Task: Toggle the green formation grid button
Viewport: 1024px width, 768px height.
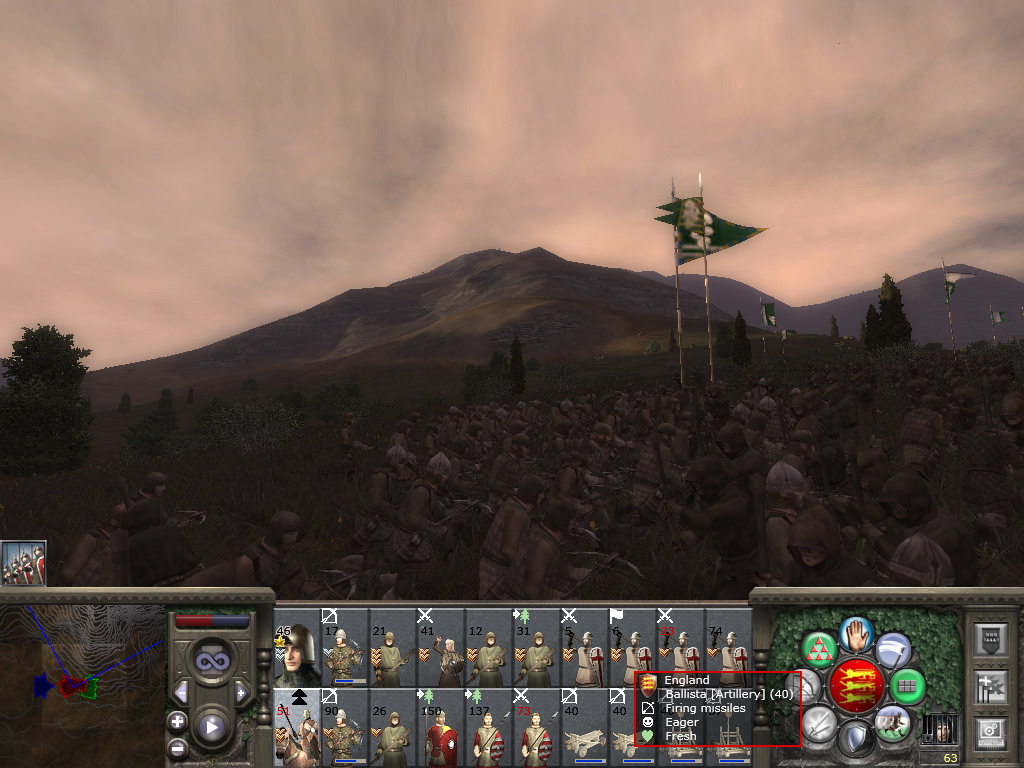Action: tap(907, 686)
